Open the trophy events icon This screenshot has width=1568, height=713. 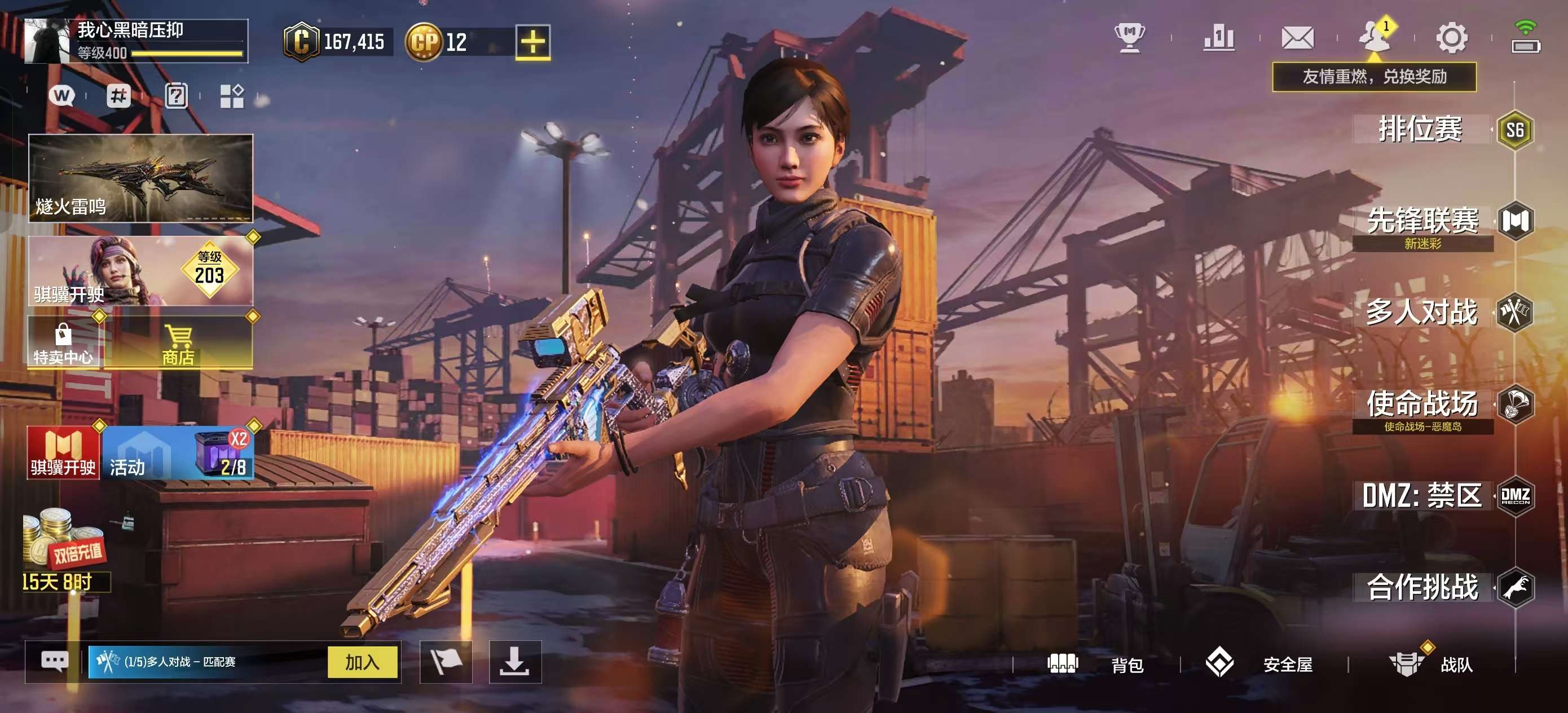click(1130, 38)
